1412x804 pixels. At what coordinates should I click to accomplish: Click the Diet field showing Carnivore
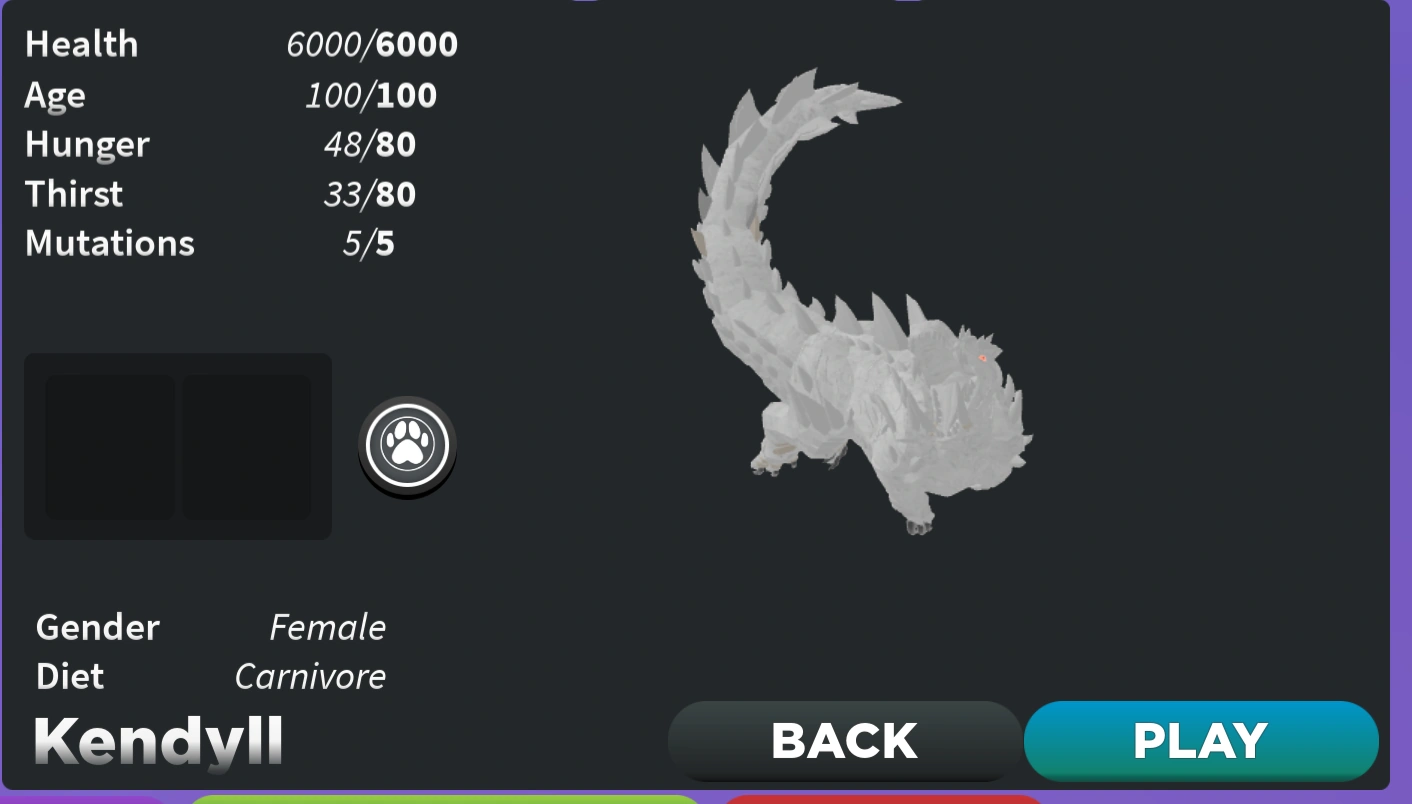(310, 676)
